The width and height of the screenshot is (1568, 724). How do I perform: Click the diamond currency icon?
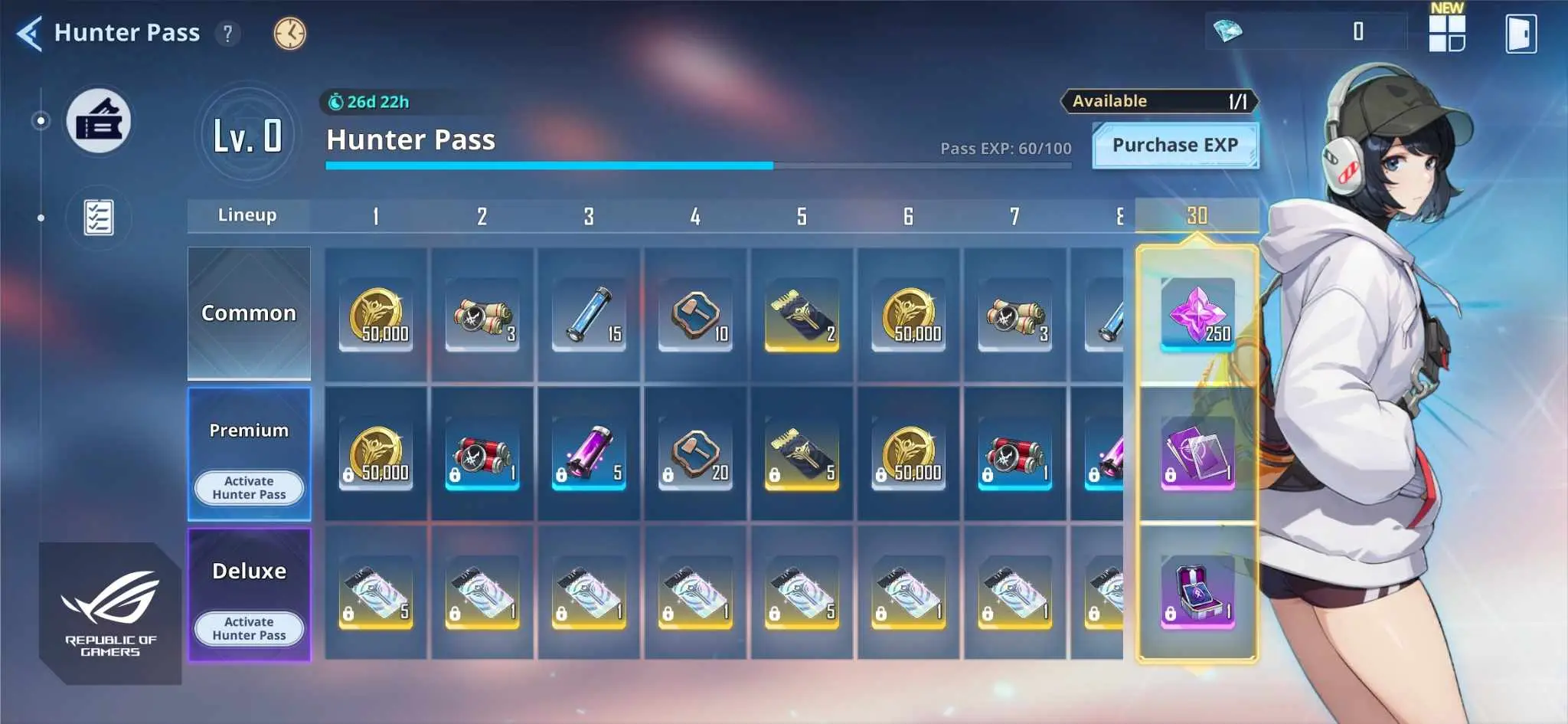click(x=1228, y=31)
